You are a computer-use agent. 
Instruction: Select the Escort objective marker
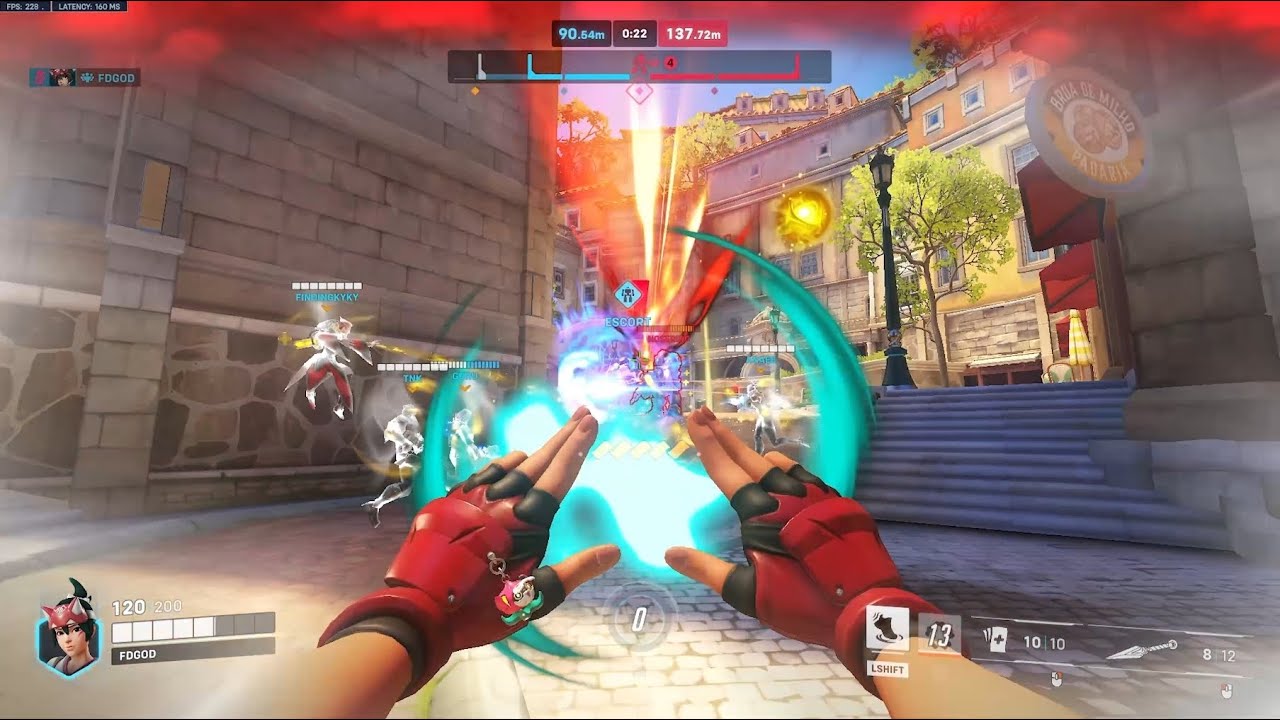pos(628,295)
